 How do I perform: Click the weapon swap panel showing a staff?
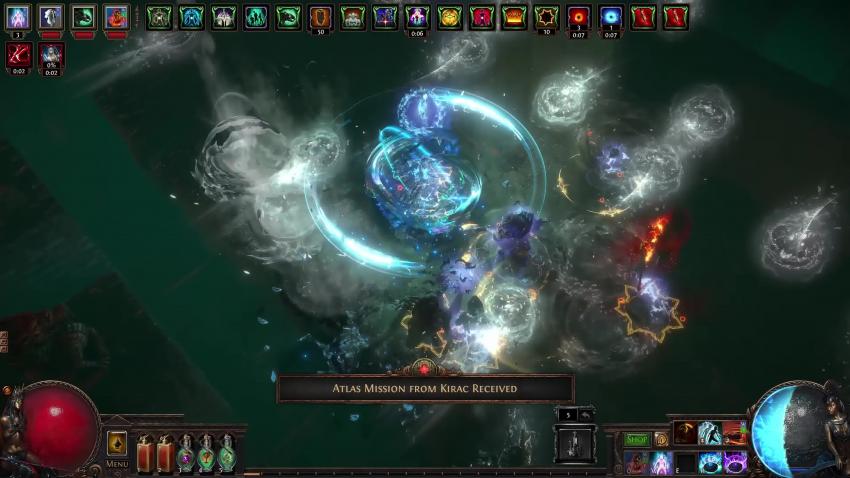pos(573,443)
